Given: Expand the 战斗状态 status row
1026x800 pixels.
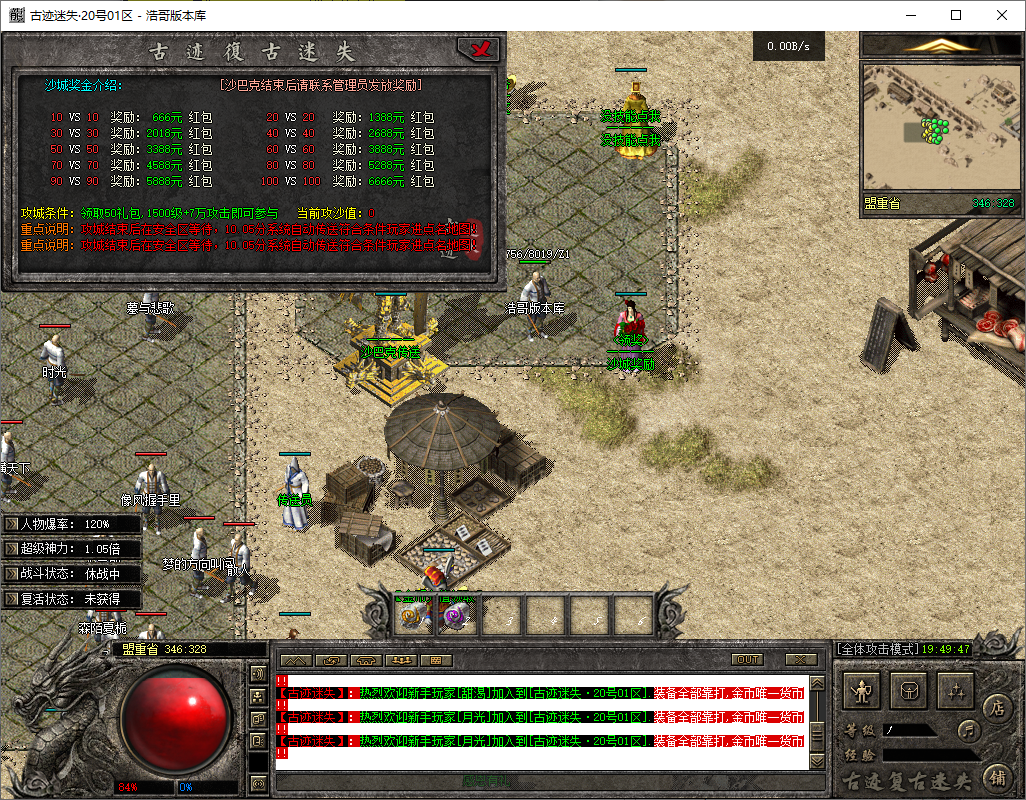Looking at the screenshot, I should point(12,574).
